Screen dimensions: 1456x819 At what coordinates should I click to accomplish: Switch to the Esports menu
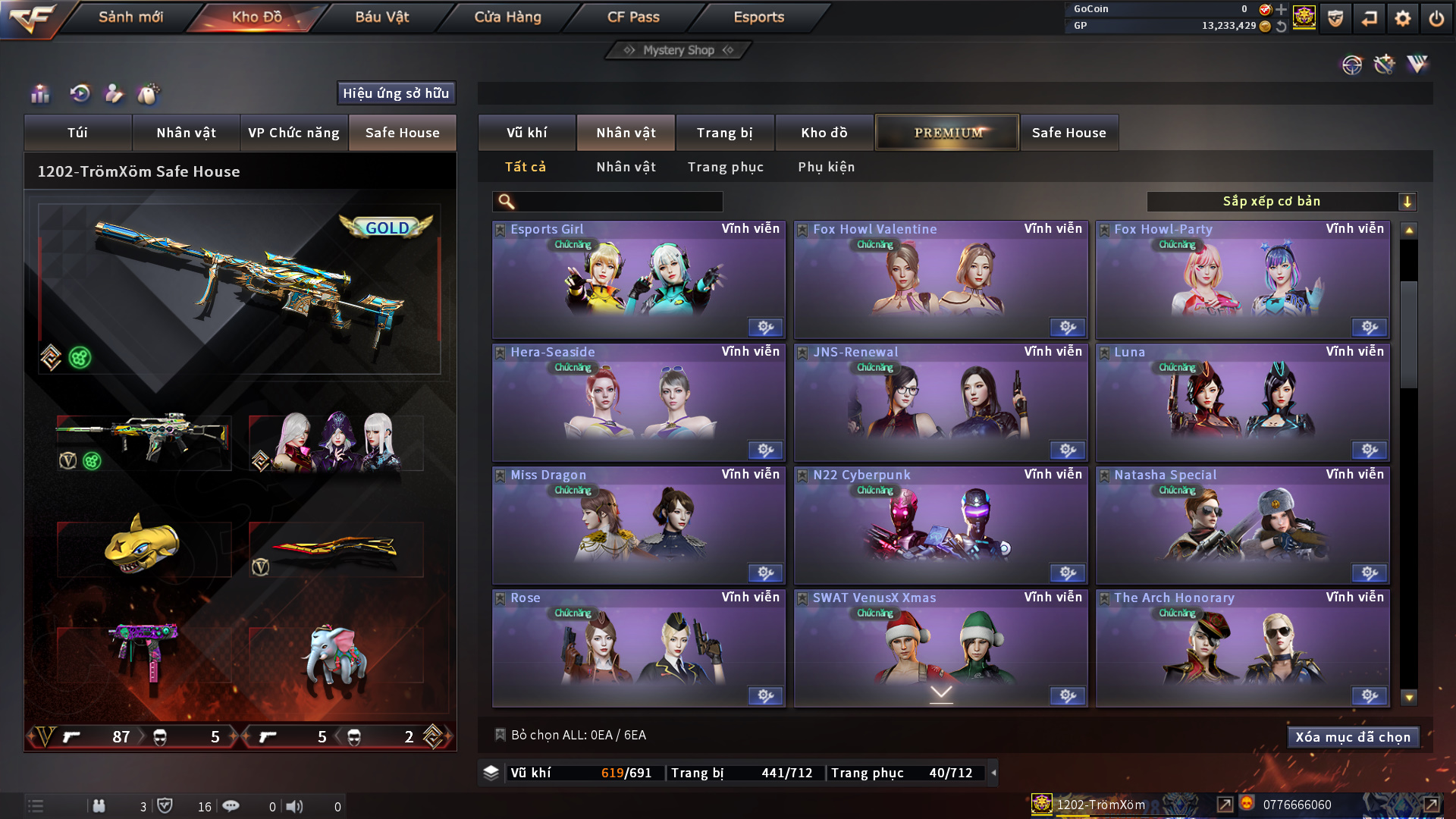pos(758,17)
